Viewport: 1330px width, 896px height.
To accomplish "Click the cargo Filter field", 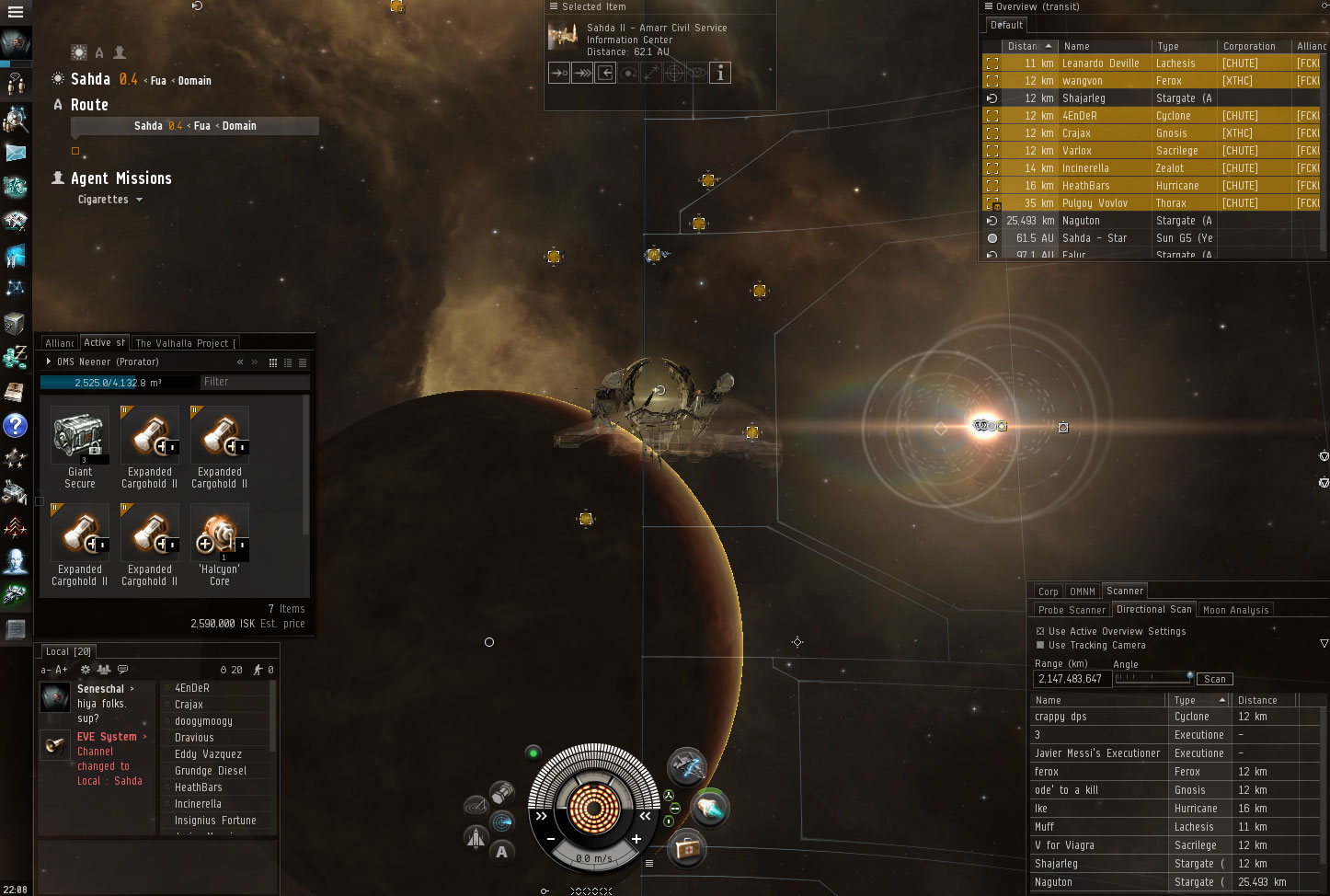I will tap(254, 382).
